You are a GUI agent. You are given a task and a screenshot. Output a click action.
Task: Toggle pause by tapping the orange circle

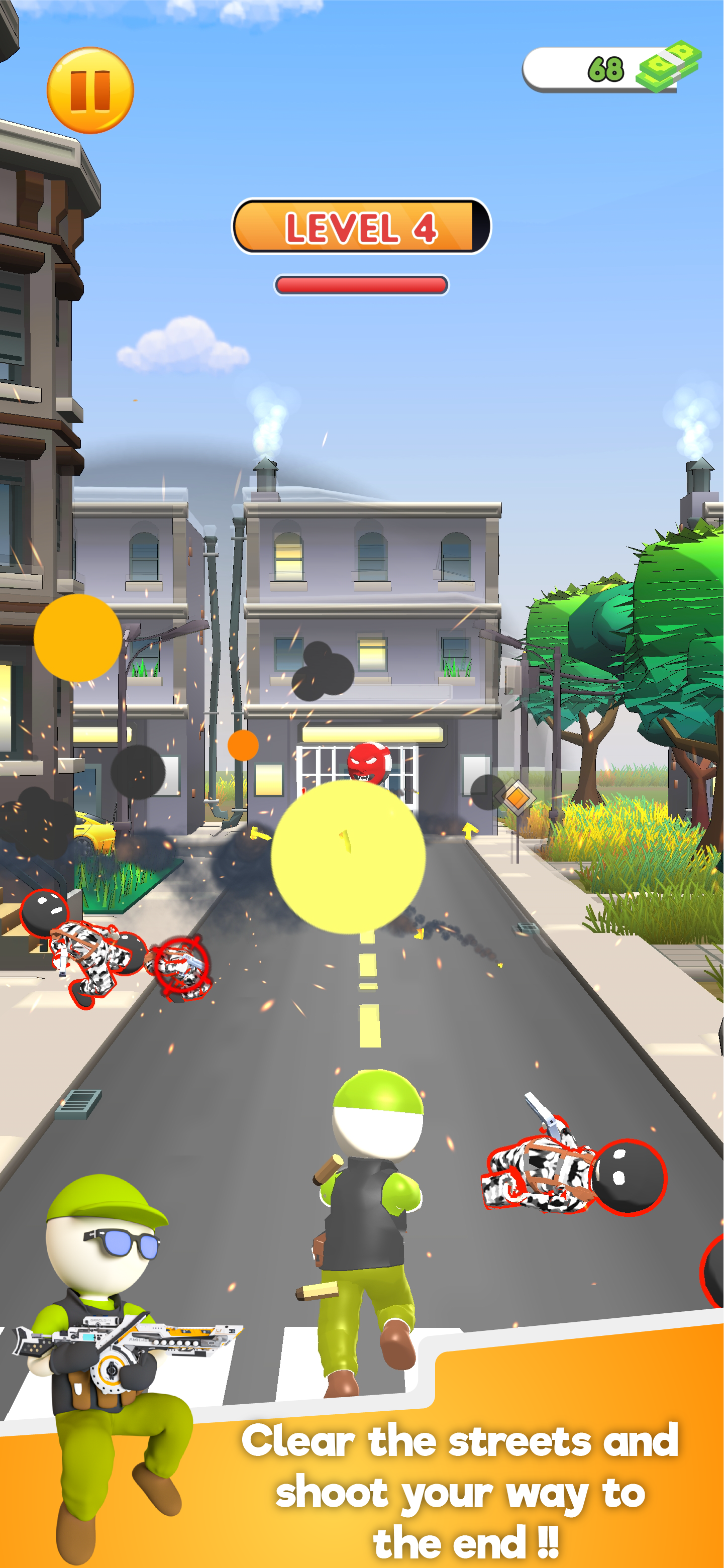[x=90, y=92]
